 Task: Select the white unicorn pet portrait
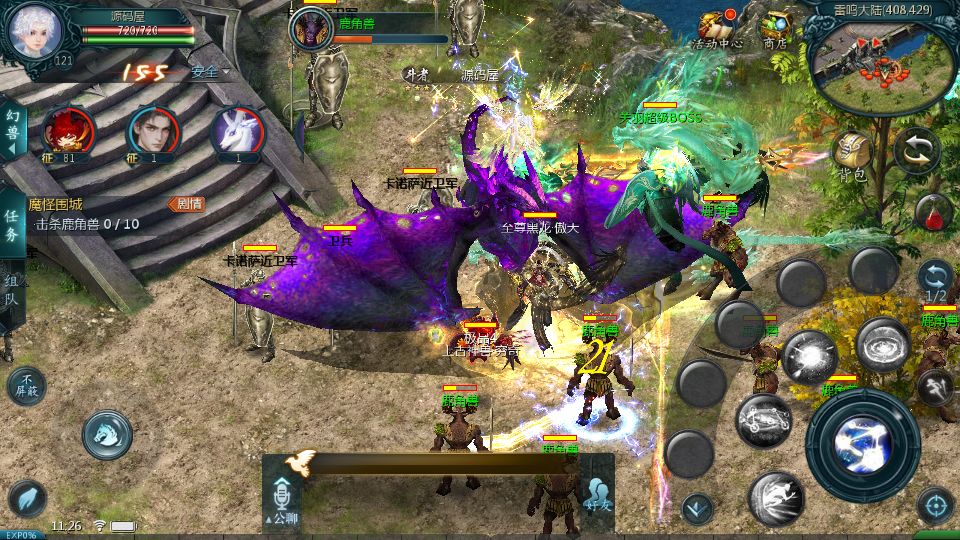237,130
